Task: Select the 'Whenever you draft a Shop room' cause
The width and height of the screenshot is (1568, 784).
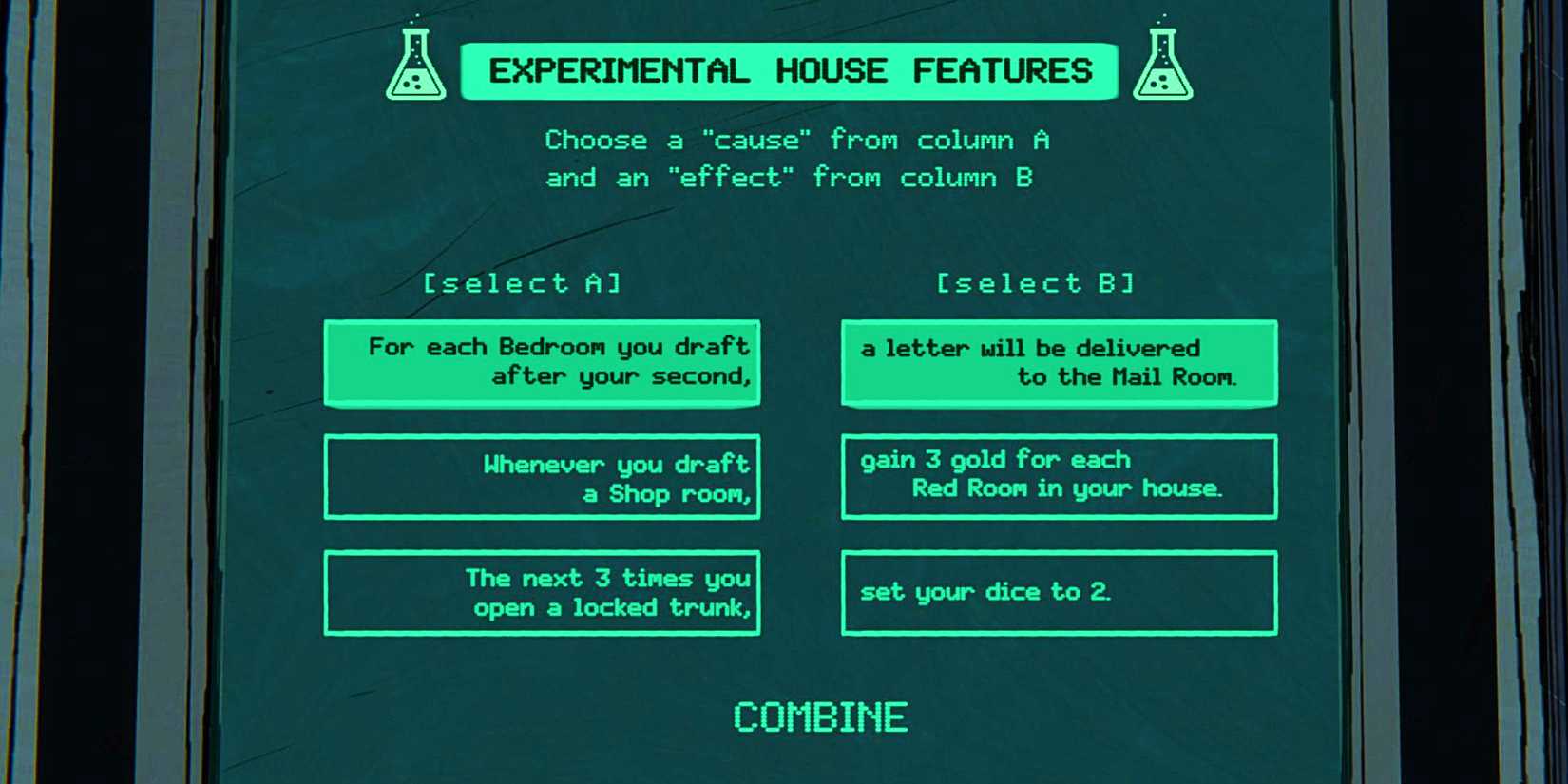Action: click(x=542, y=478)
